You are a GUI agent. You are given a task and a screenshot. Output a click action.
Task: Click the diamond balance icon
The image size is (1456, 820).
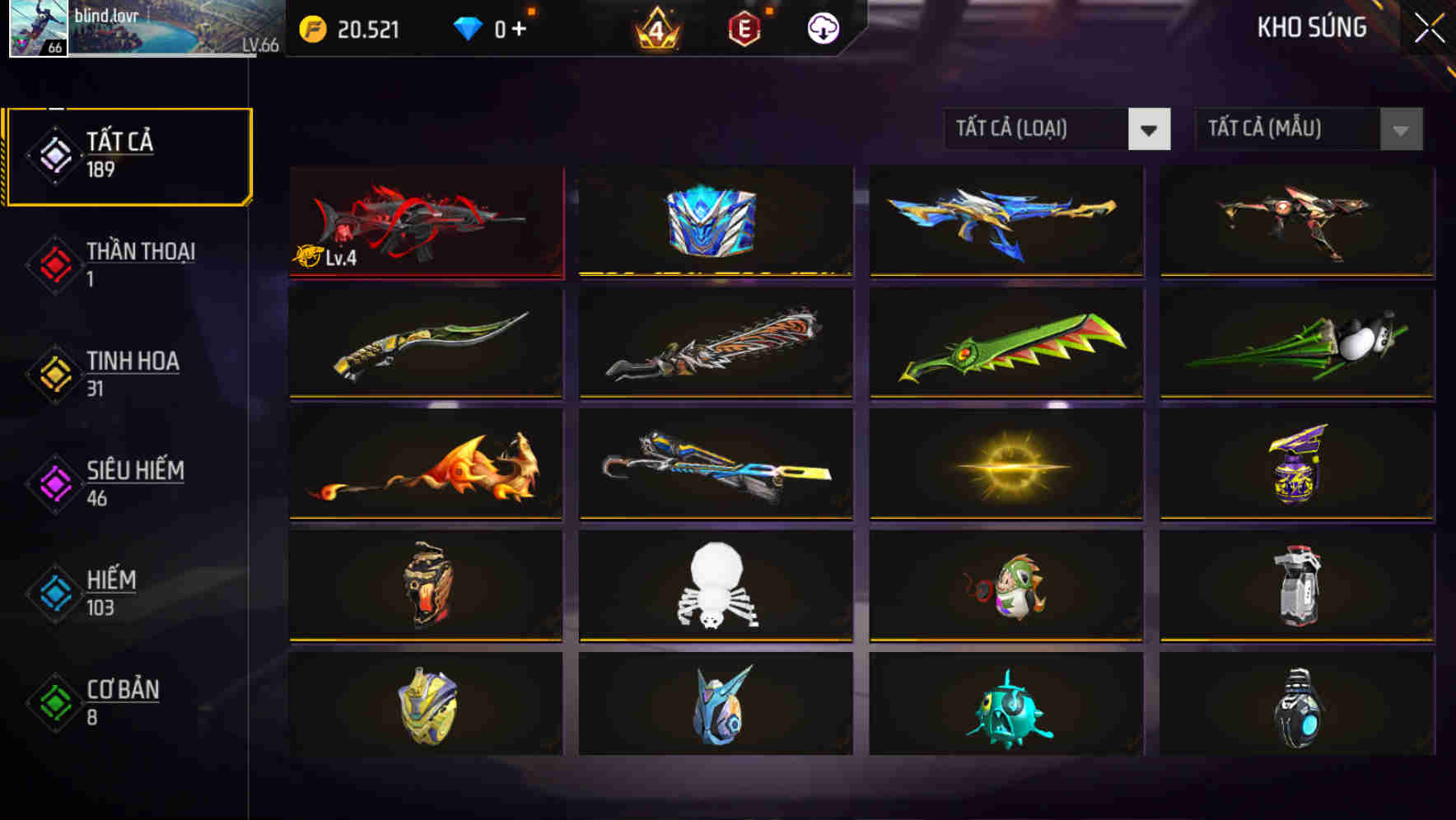(x=469, y=27)
